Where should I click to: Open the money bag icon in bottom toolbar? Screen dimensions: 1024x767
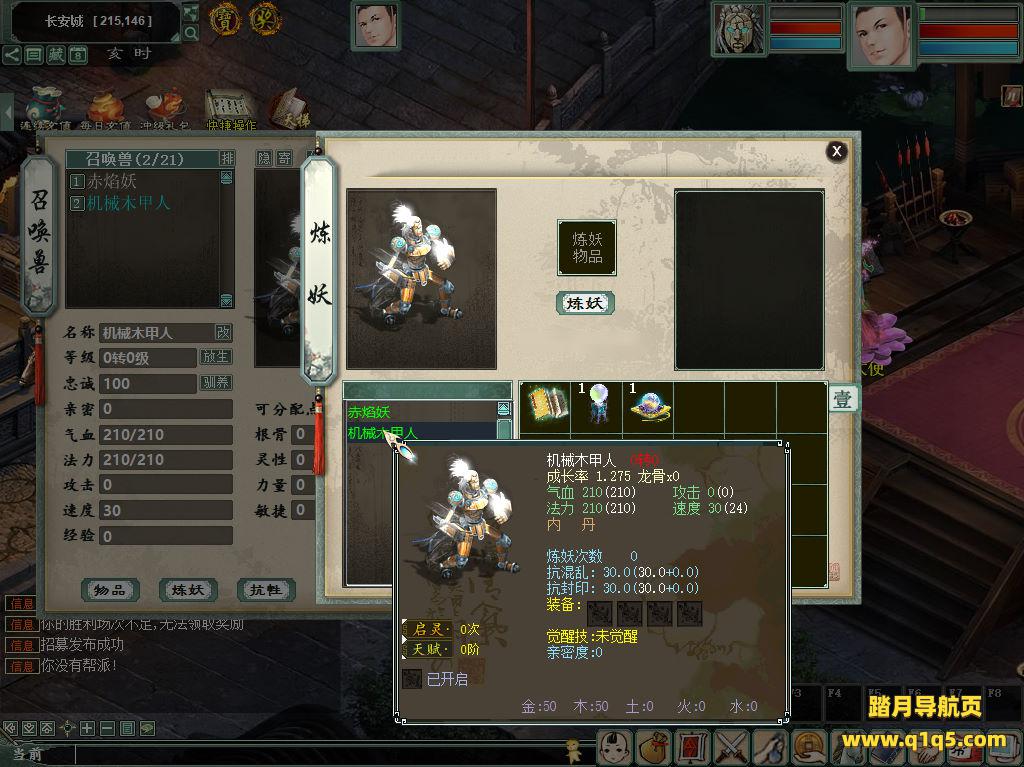pos(652,746)
